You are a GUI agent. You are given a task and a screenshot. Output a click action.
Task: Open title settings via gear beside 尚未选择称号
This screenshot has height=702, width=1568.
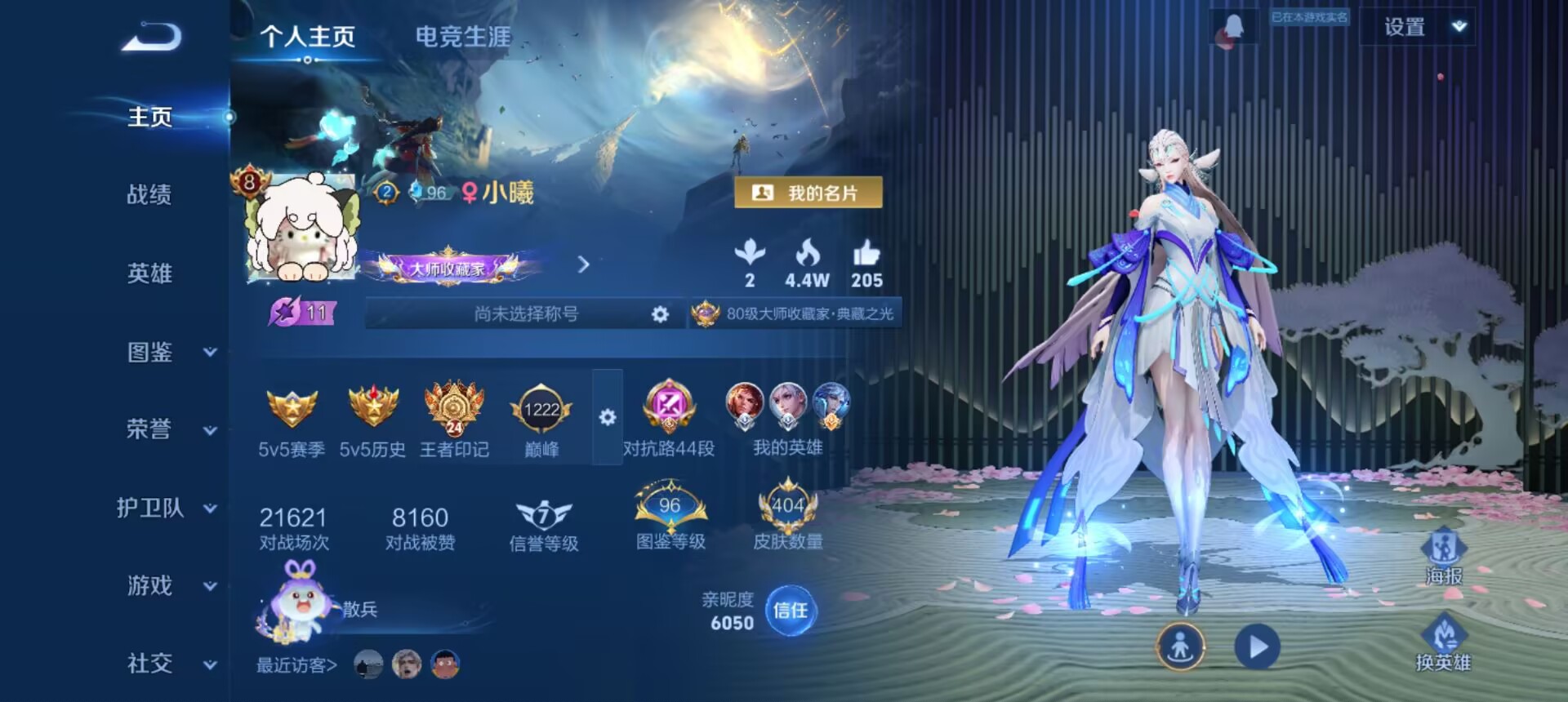click(x=659, y=314)
